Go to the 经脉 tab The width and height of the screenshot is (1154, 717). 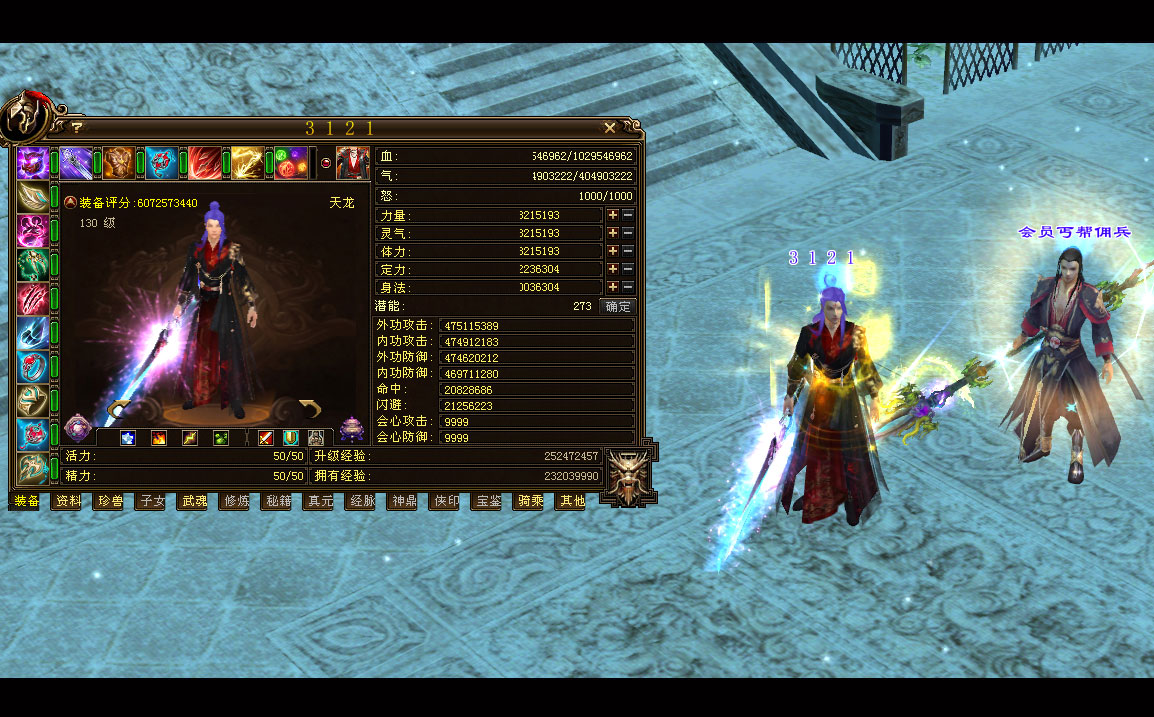click(x=360, y=501)
